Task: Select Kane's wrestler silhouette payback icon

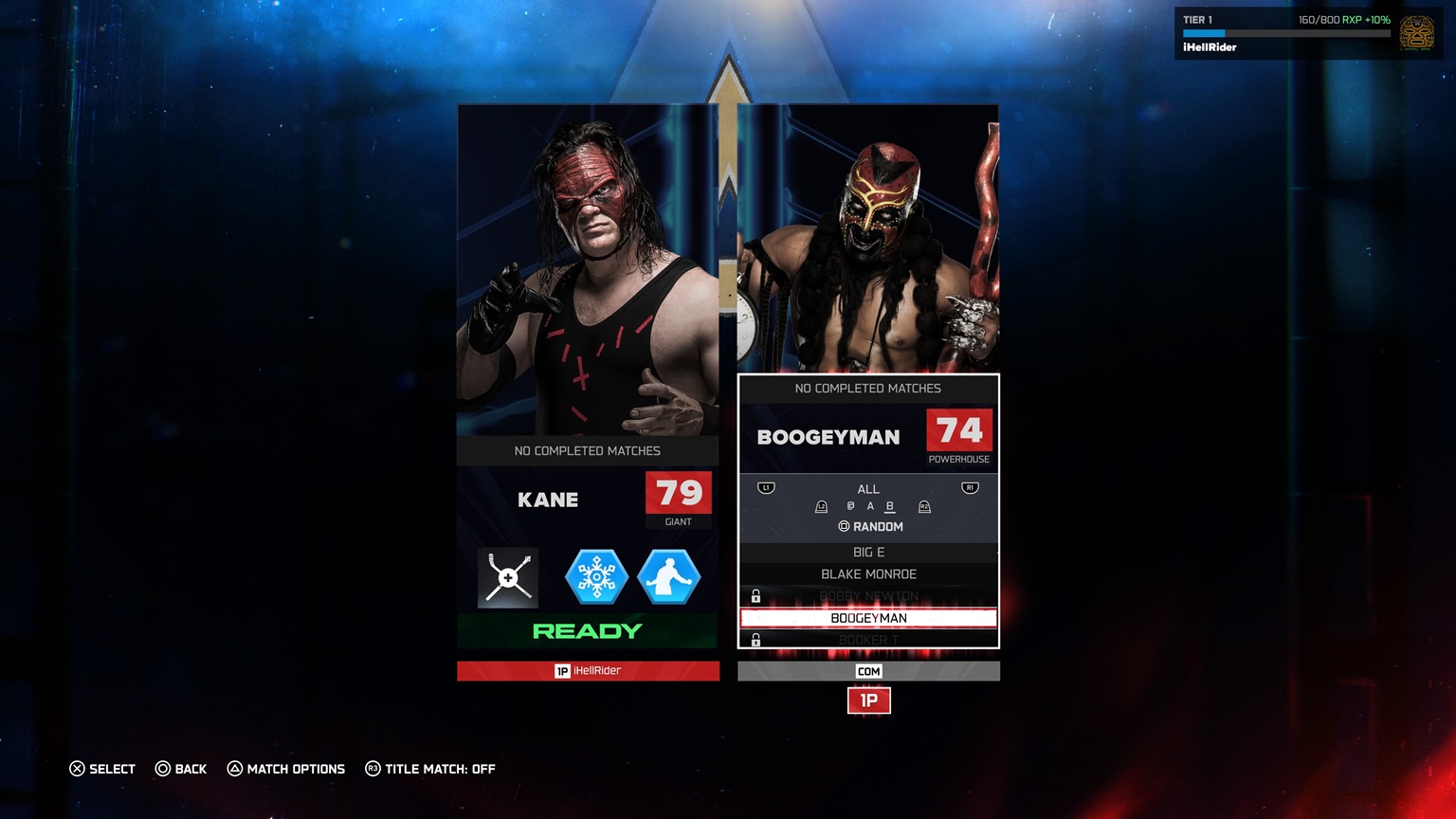Action: click(x=668, y=577)
